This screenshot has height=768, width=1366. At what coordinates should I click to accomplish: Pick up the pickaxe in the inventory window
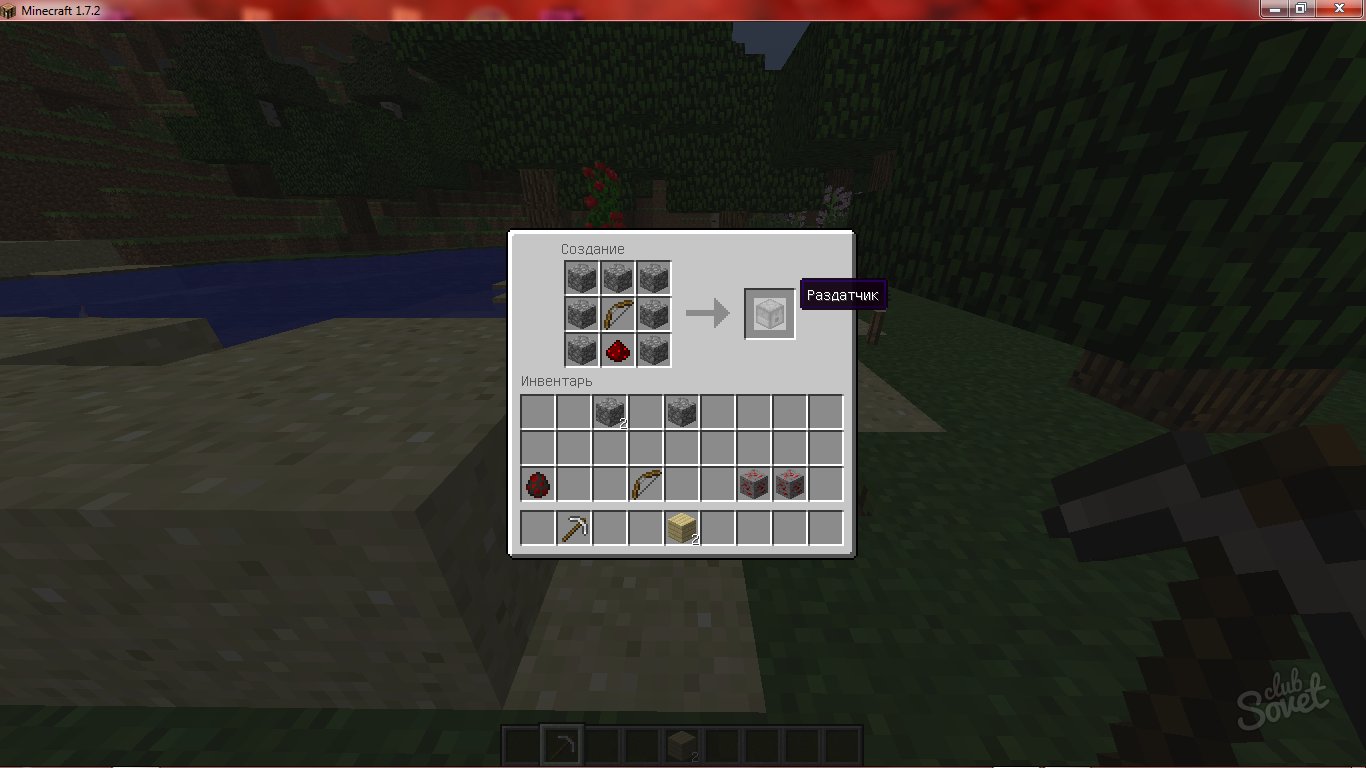(573, 528)
